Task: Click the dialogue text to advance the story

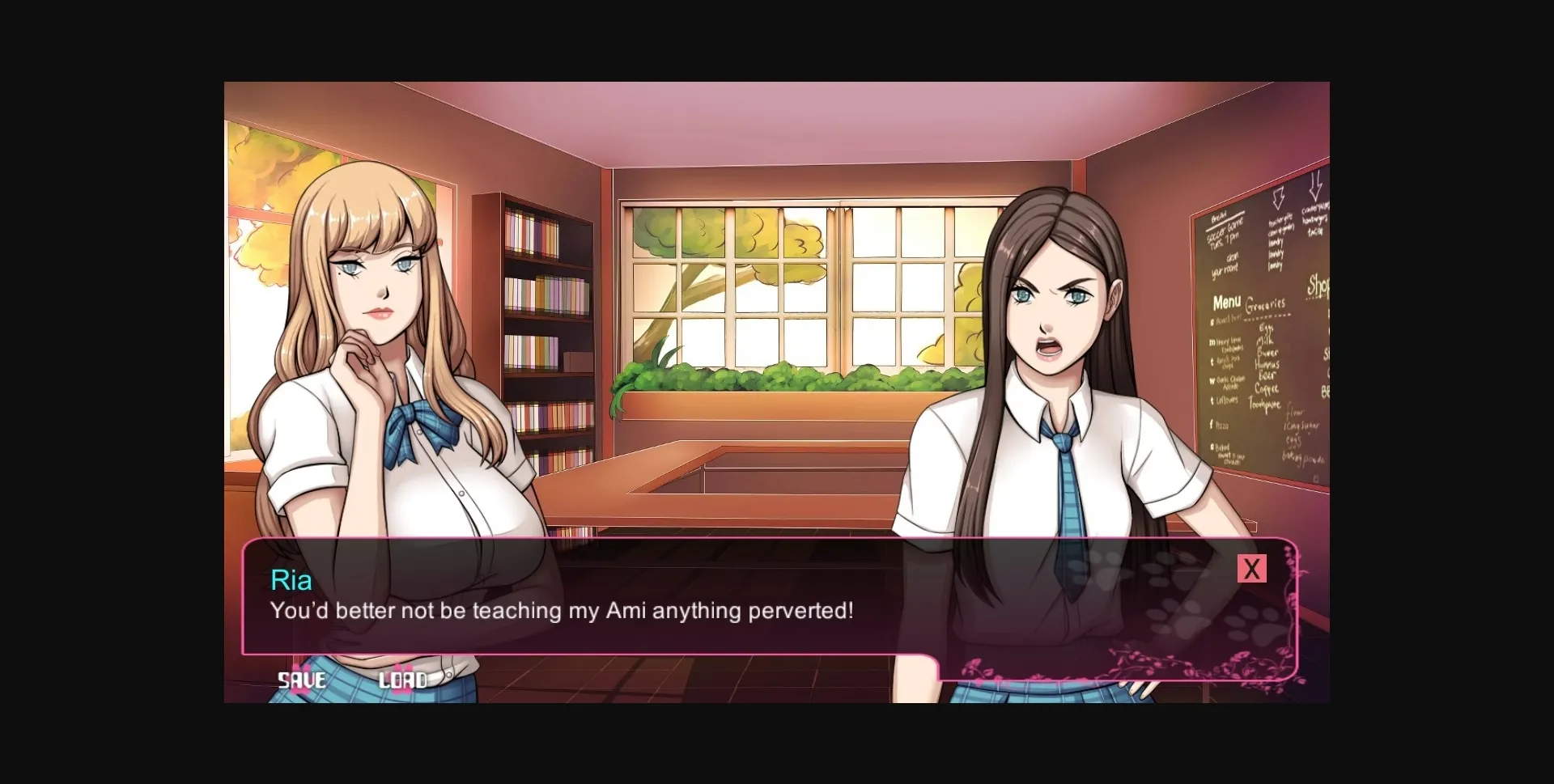Action: (562, 612)
